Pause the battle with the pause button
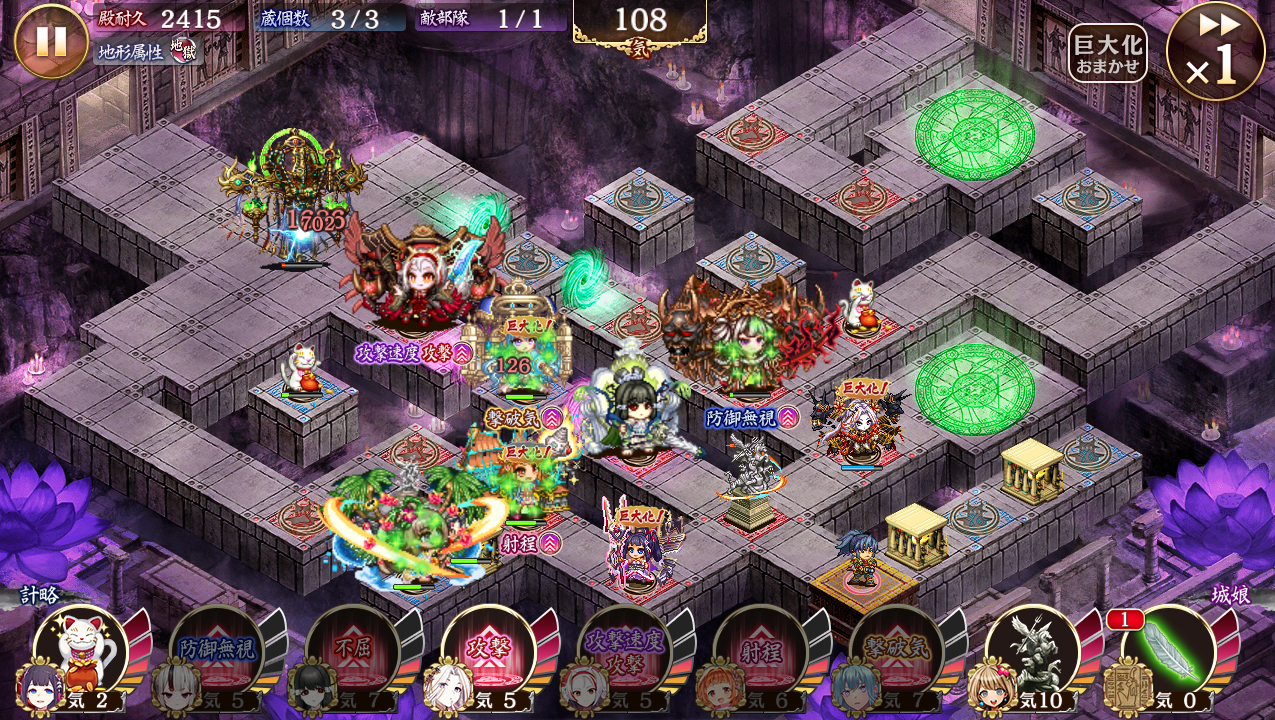The height and width of the screenshot is (720, 1275). point(51,41)
